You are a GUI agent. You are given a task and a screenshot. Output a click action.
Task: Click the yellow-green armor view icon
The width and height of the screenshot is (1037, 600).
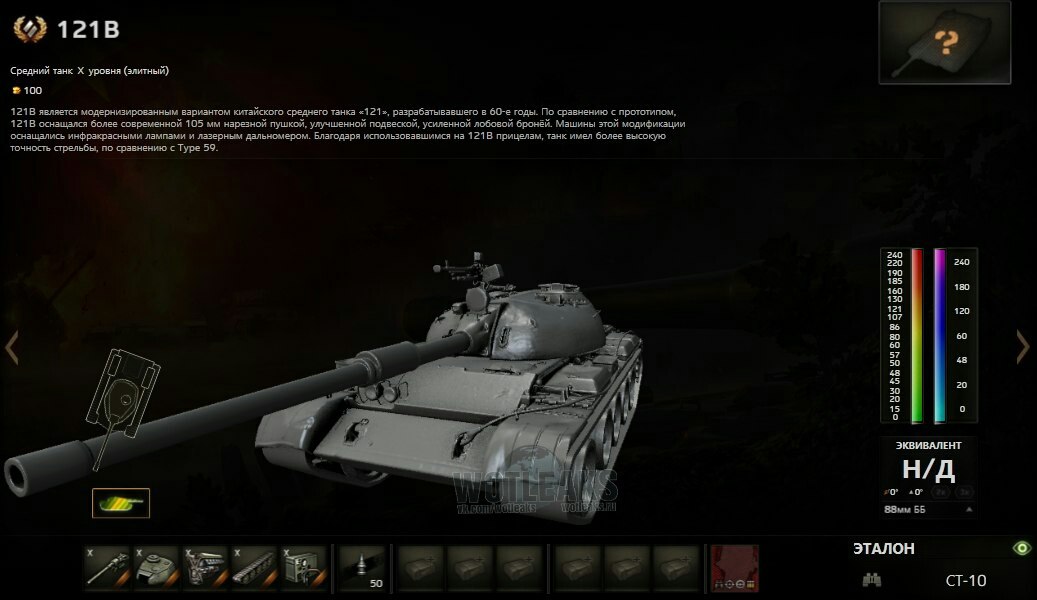(120, 503)
